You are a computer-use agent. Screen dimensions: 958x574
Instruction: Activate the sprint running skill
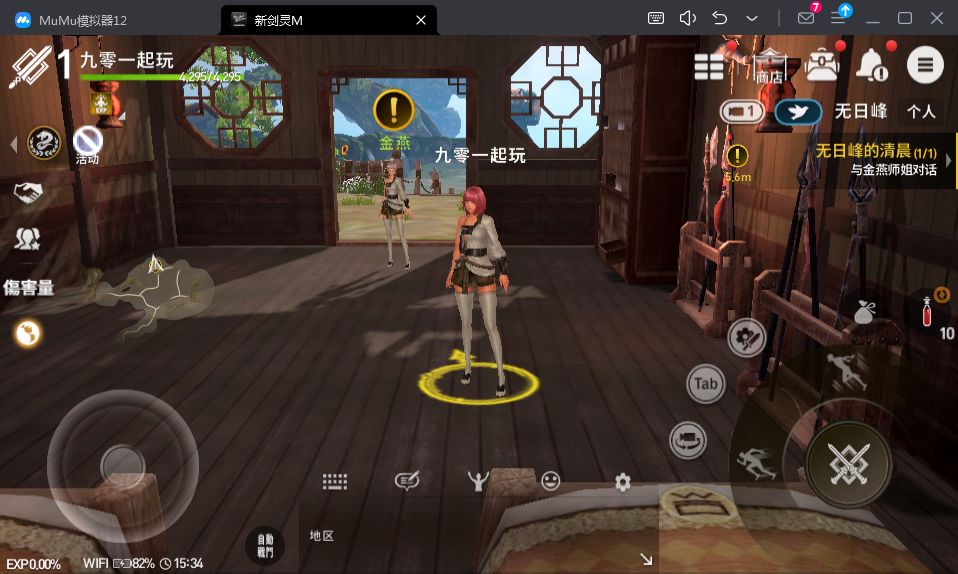(x=757, y=462)
